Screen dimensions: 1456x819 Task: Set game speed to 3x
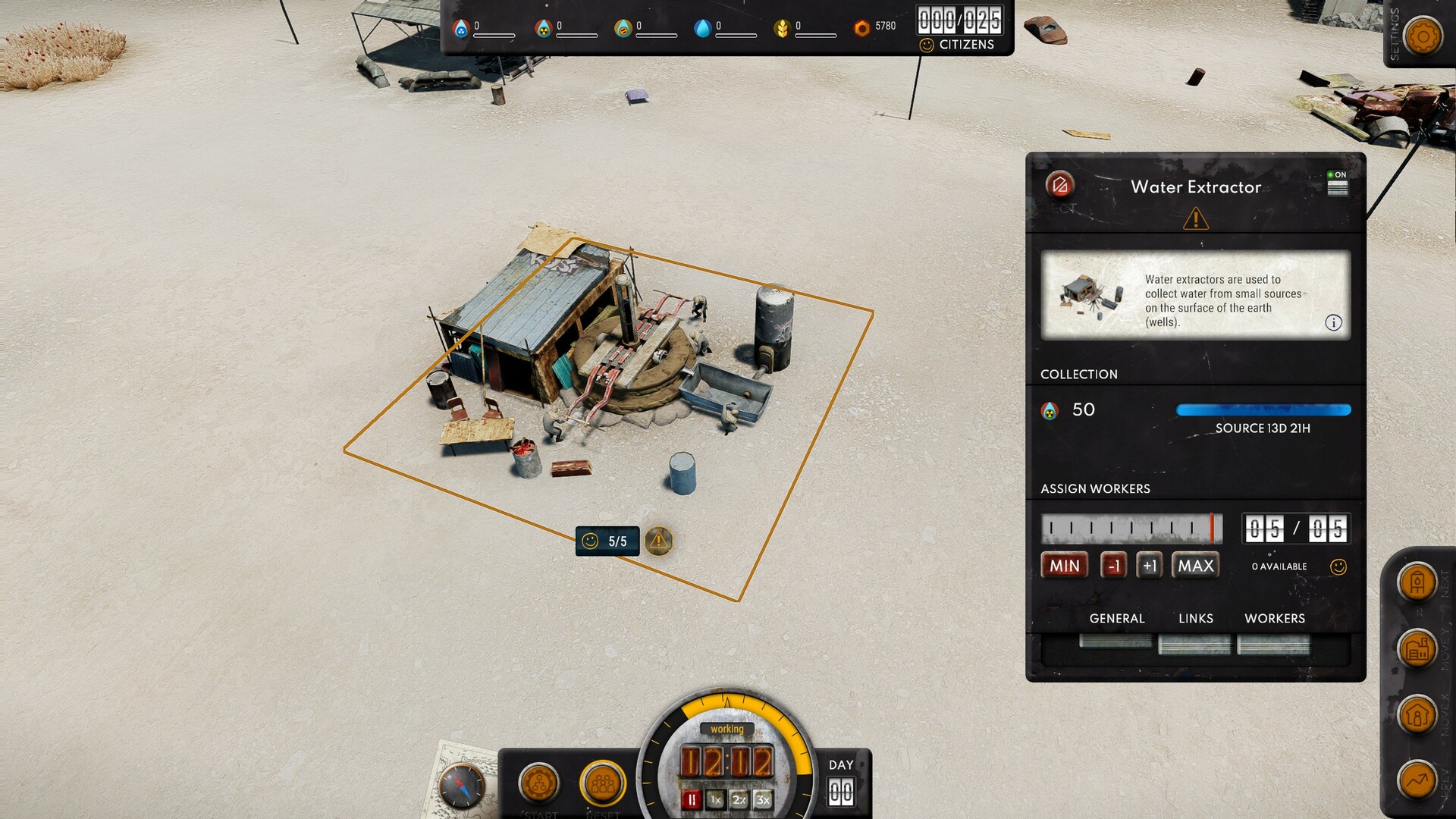tap(763, 799)
